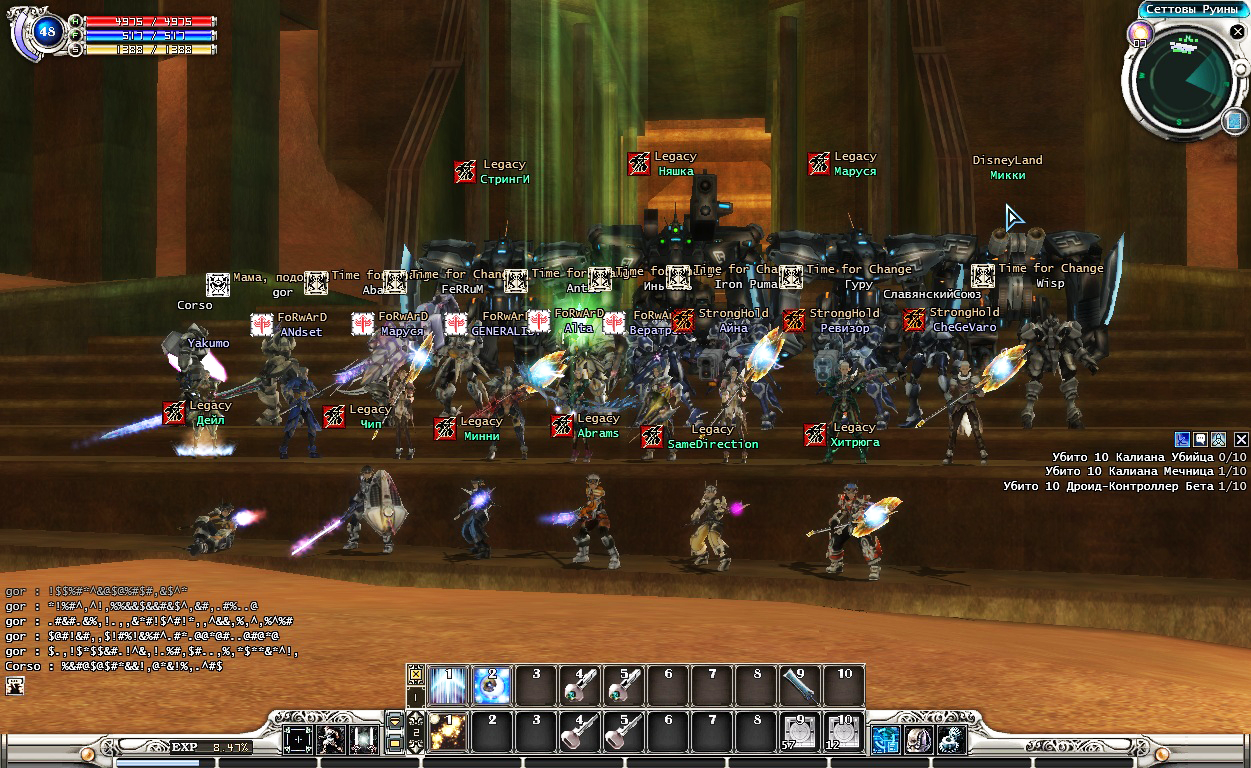Image resolution: width=1251 pixels, height=768 pixels.
Task: Click the crosshair target icon on the bottom bar
Action: click(x=299, y=740)
